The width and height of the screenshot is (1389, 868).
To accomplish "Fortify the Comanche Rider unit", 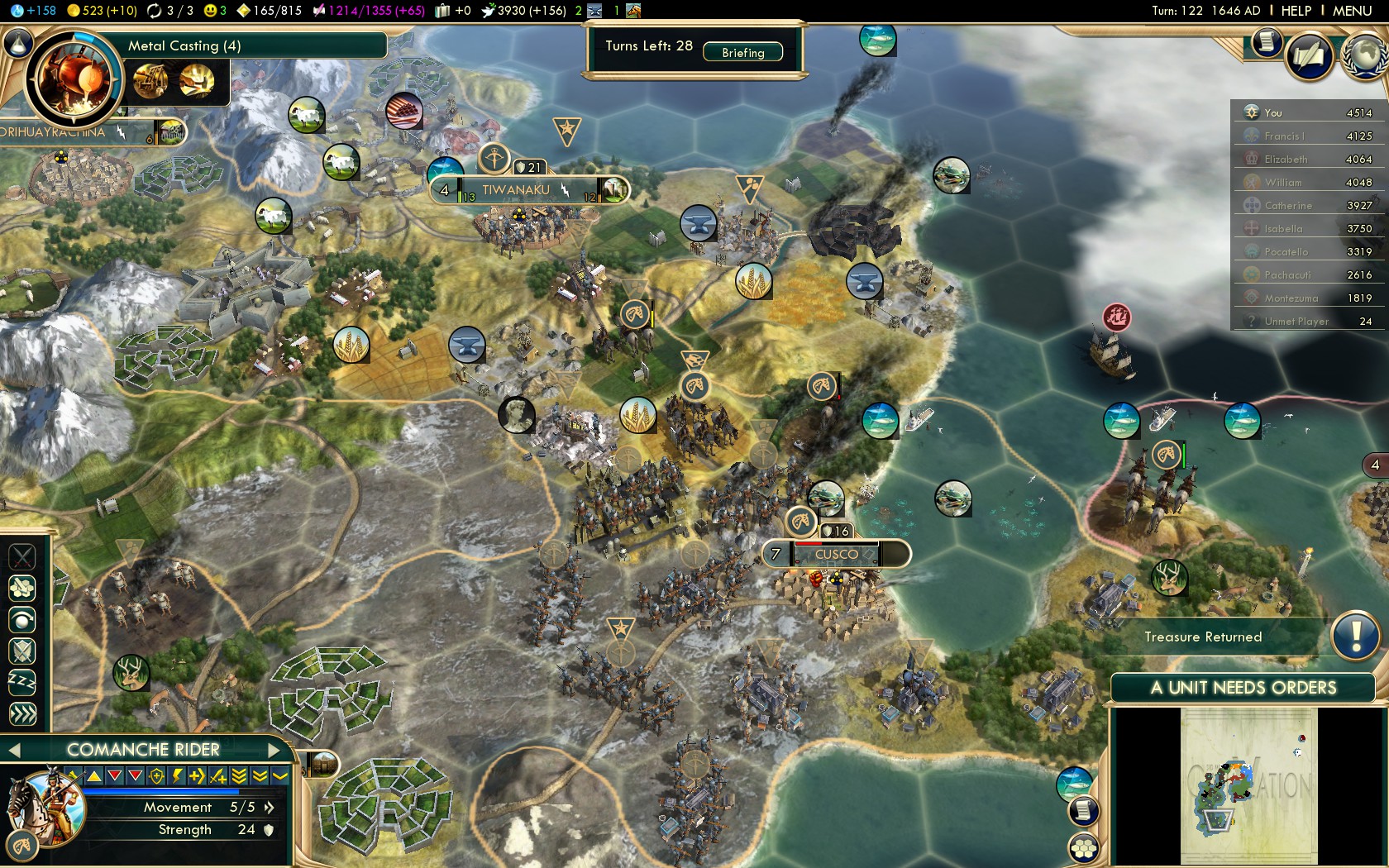I will click(x=22, y=651).
